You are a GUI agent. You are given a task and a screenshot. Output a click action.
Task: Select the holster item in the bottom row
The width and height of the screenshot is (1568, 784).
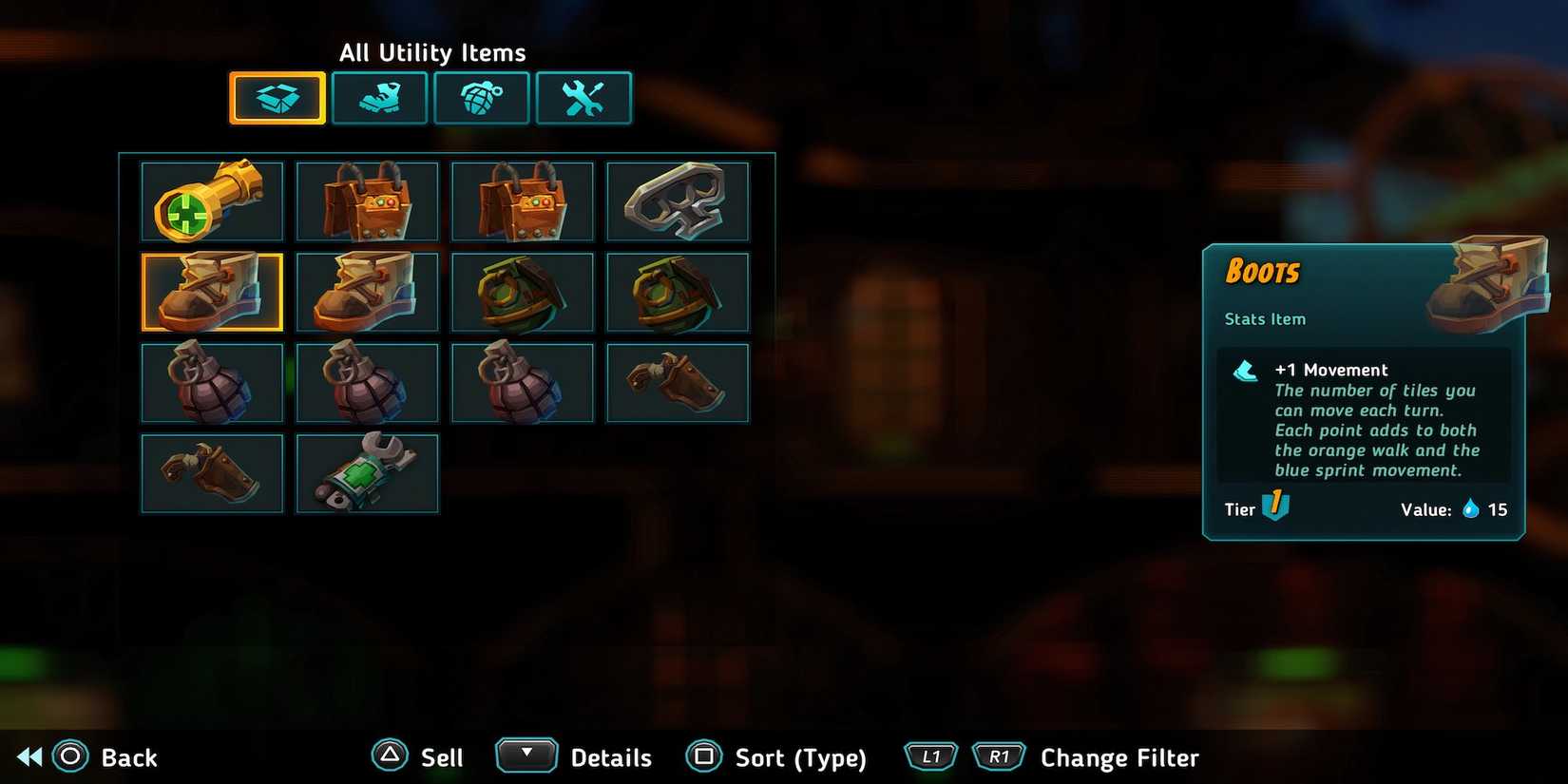tap(211, 472)
